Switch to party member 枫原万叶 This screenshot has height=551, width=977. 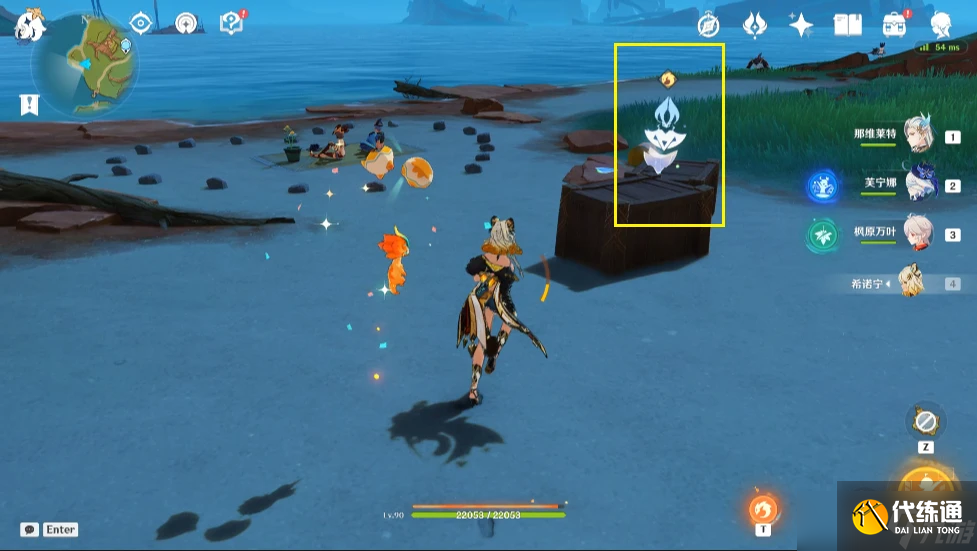920,234
